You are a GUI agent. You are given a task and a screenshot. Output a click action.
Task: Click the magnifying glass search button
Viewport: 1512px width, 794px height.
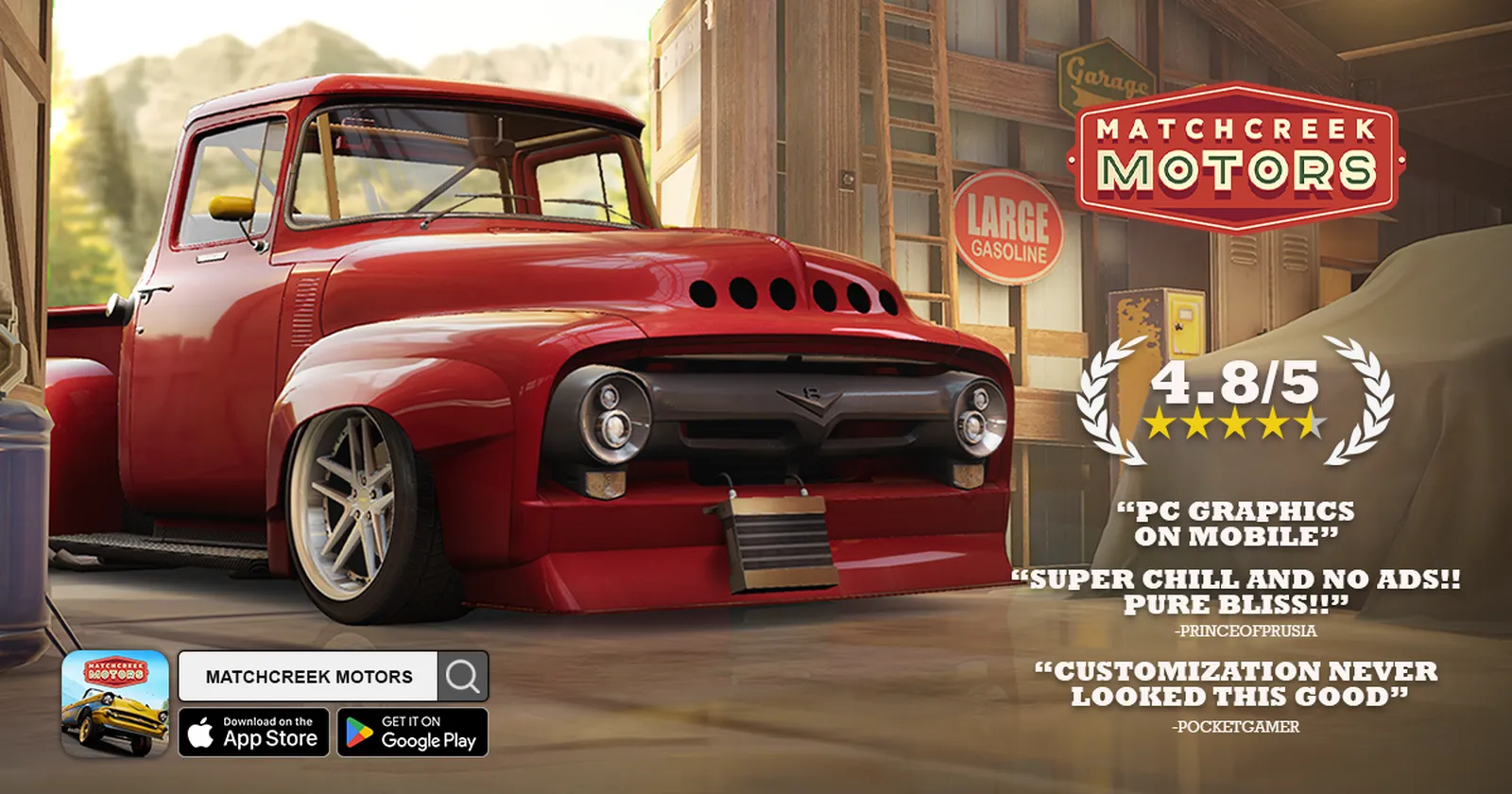point(463,677)
